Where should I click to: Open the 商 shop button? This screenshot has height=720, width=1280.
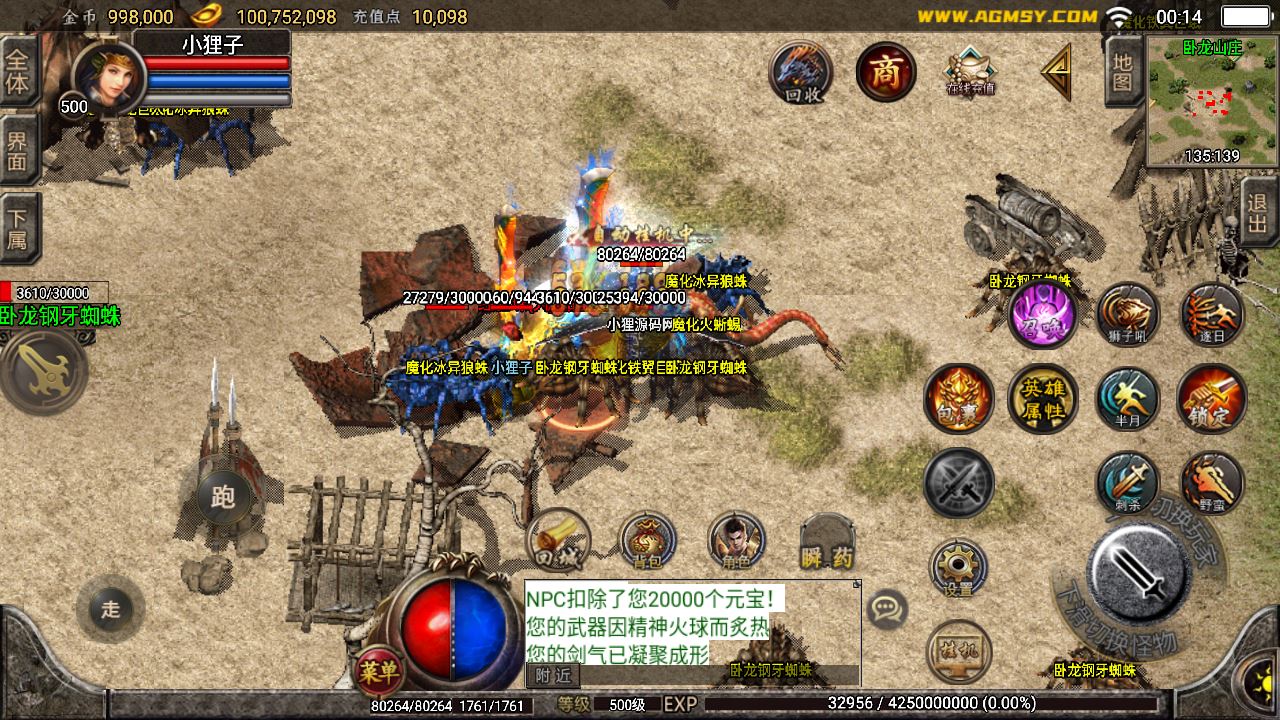point(886,72)
